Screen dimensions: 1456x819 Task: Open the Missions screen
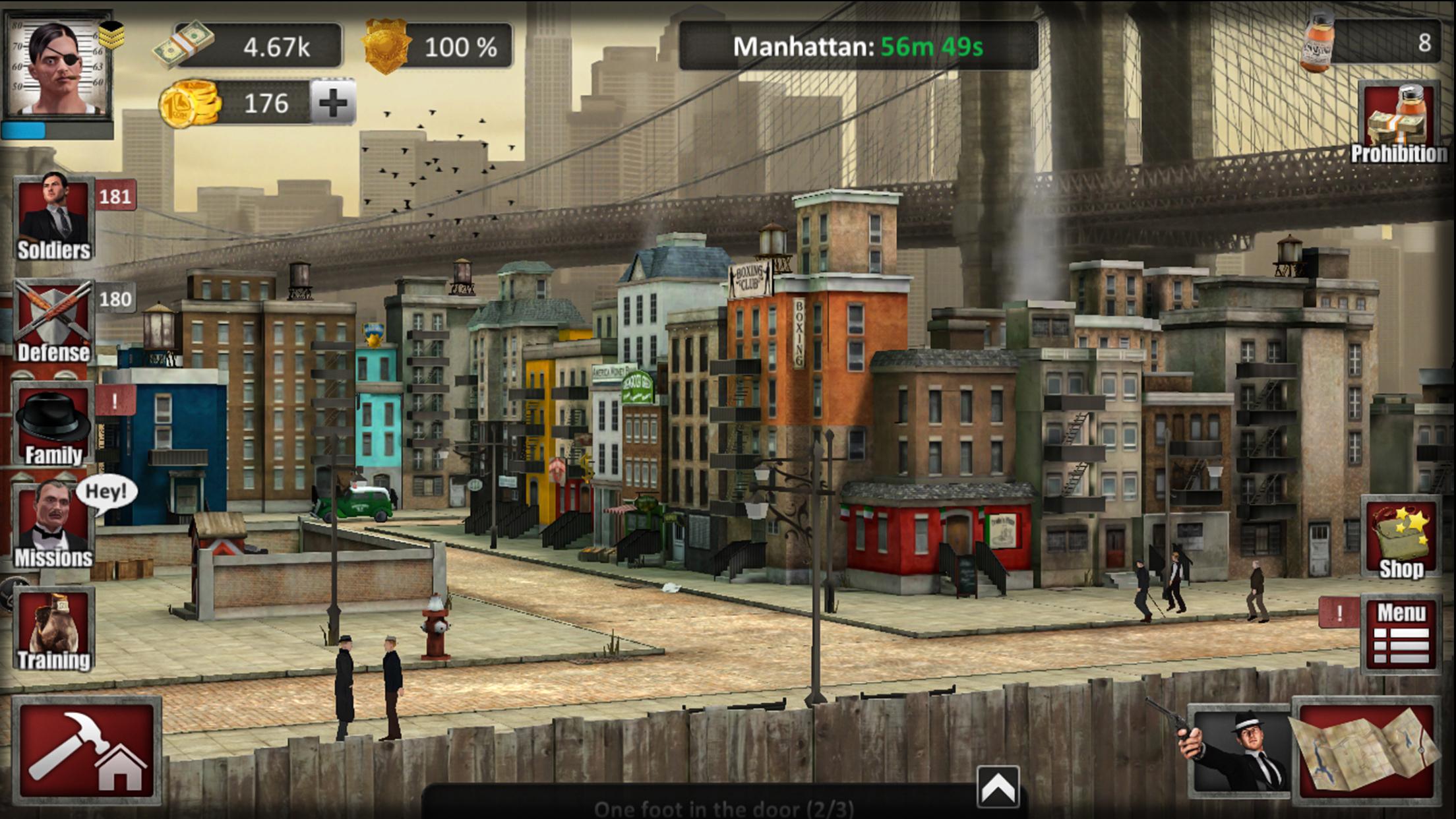53,526
